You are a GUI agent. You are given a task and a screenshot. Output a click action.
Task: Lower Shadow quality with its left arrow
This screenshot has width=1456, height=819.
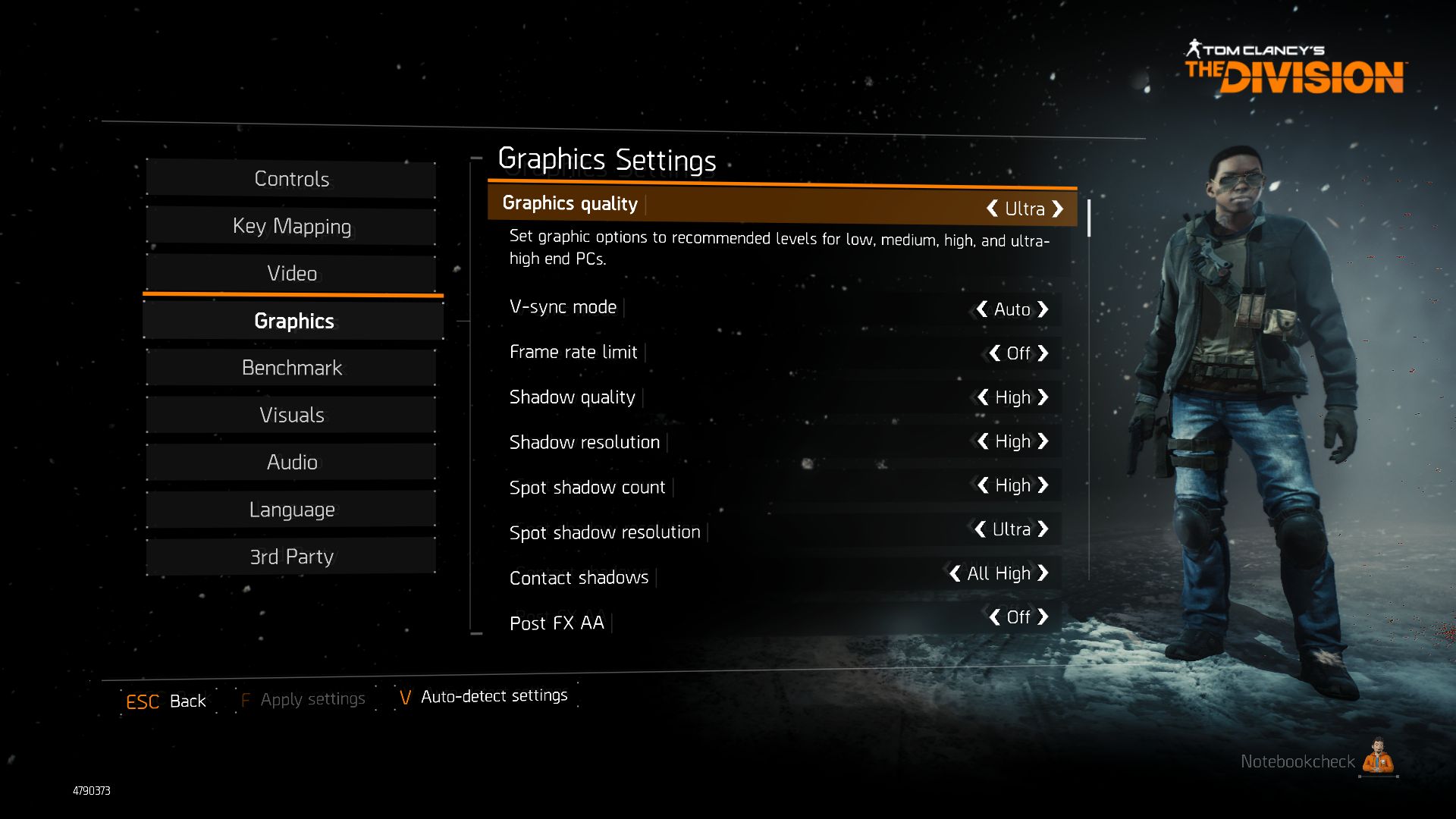point(983,397)
